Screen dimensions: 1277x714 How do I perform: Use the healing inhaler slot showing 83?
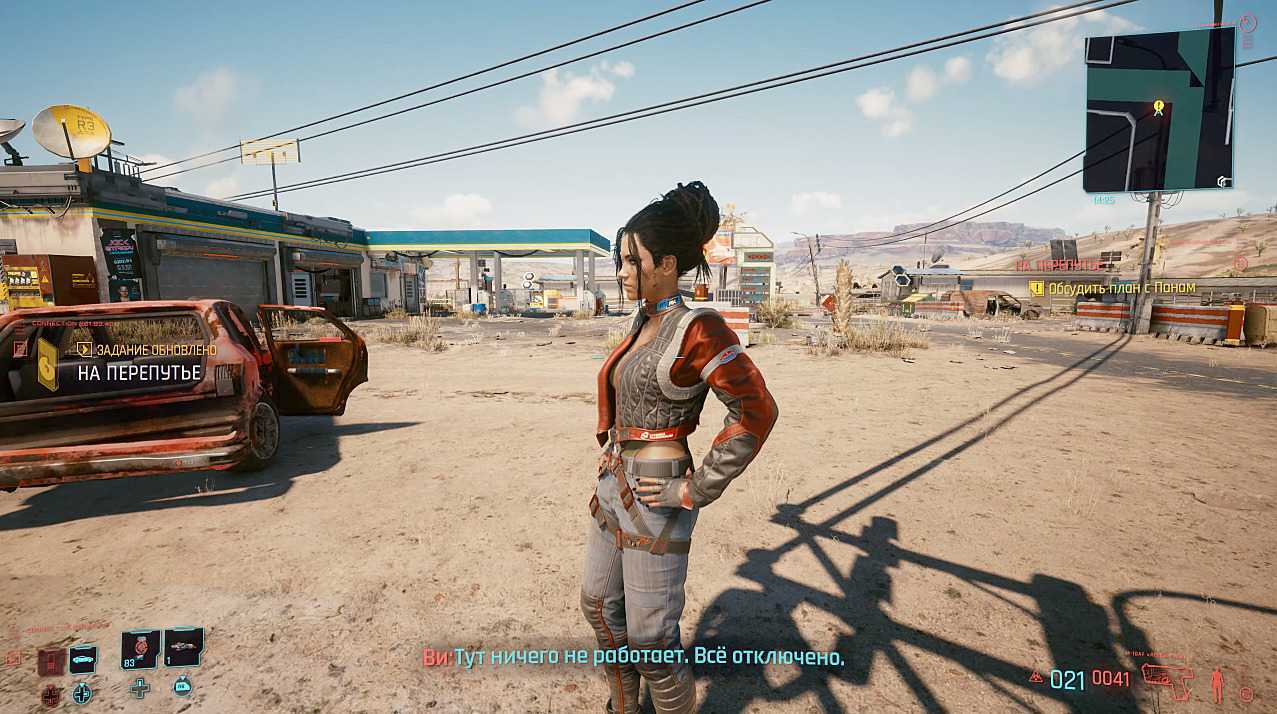click(x=141, y=648)
